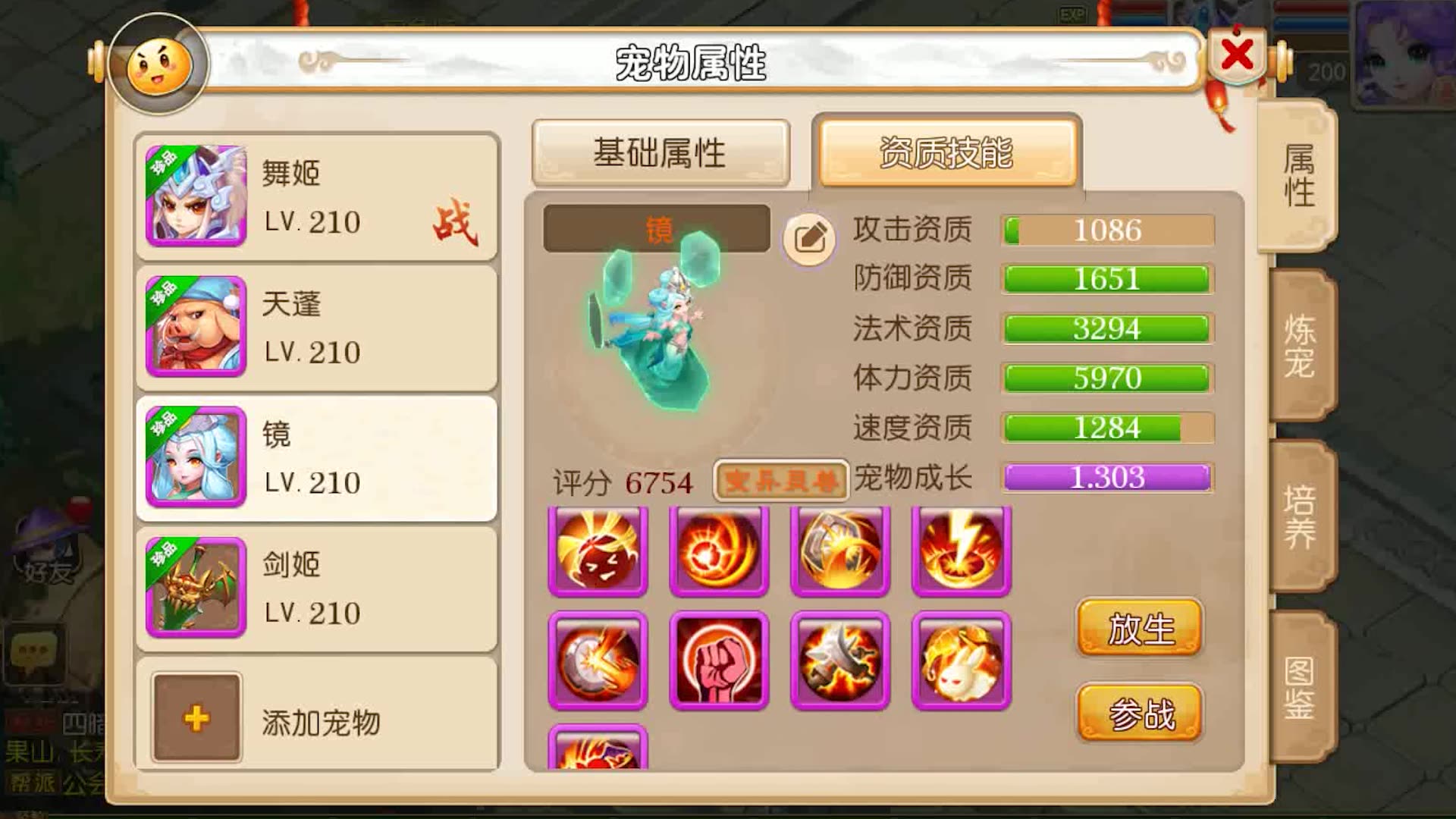Select the lightning strike skill icon
Screen dimensions: 1456x819
coord(960,551)
